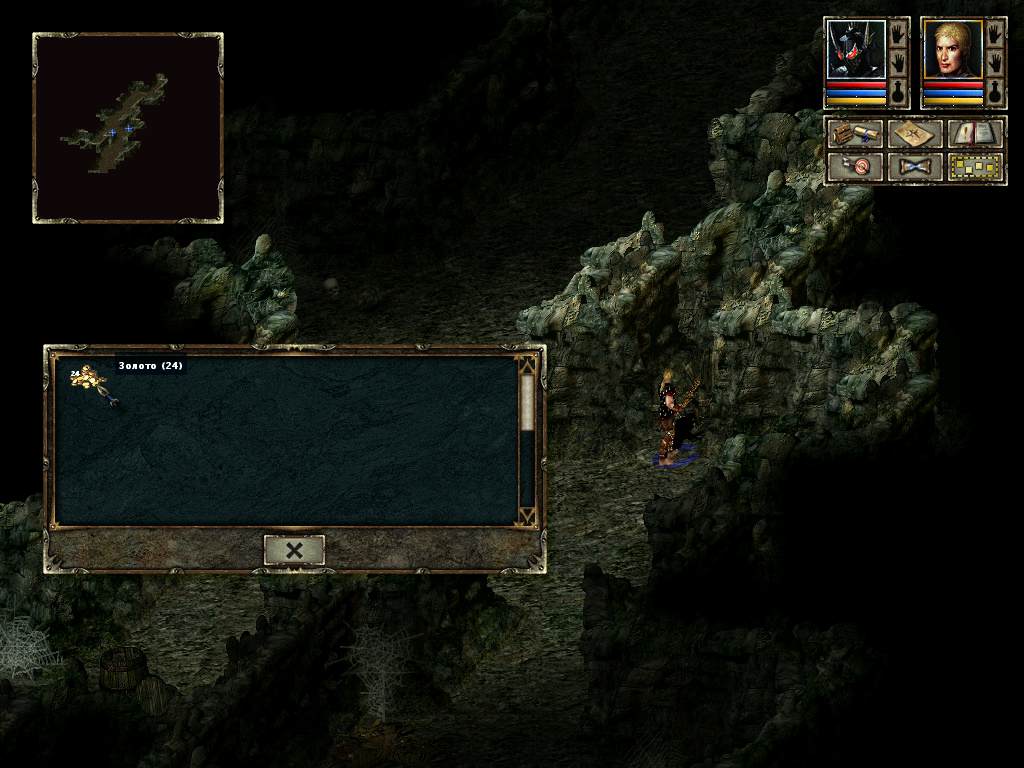Viewport: 1024px width, 768px height.
Task: Click the loot window's scroll-down arrow
Action: tap(527, 515)
